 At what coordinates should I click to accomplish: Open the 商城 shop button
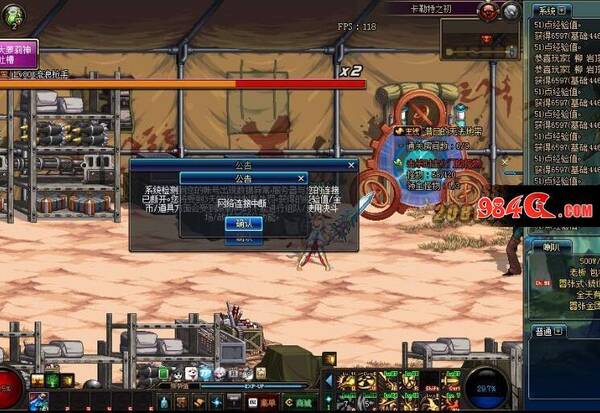pos(300,402)
